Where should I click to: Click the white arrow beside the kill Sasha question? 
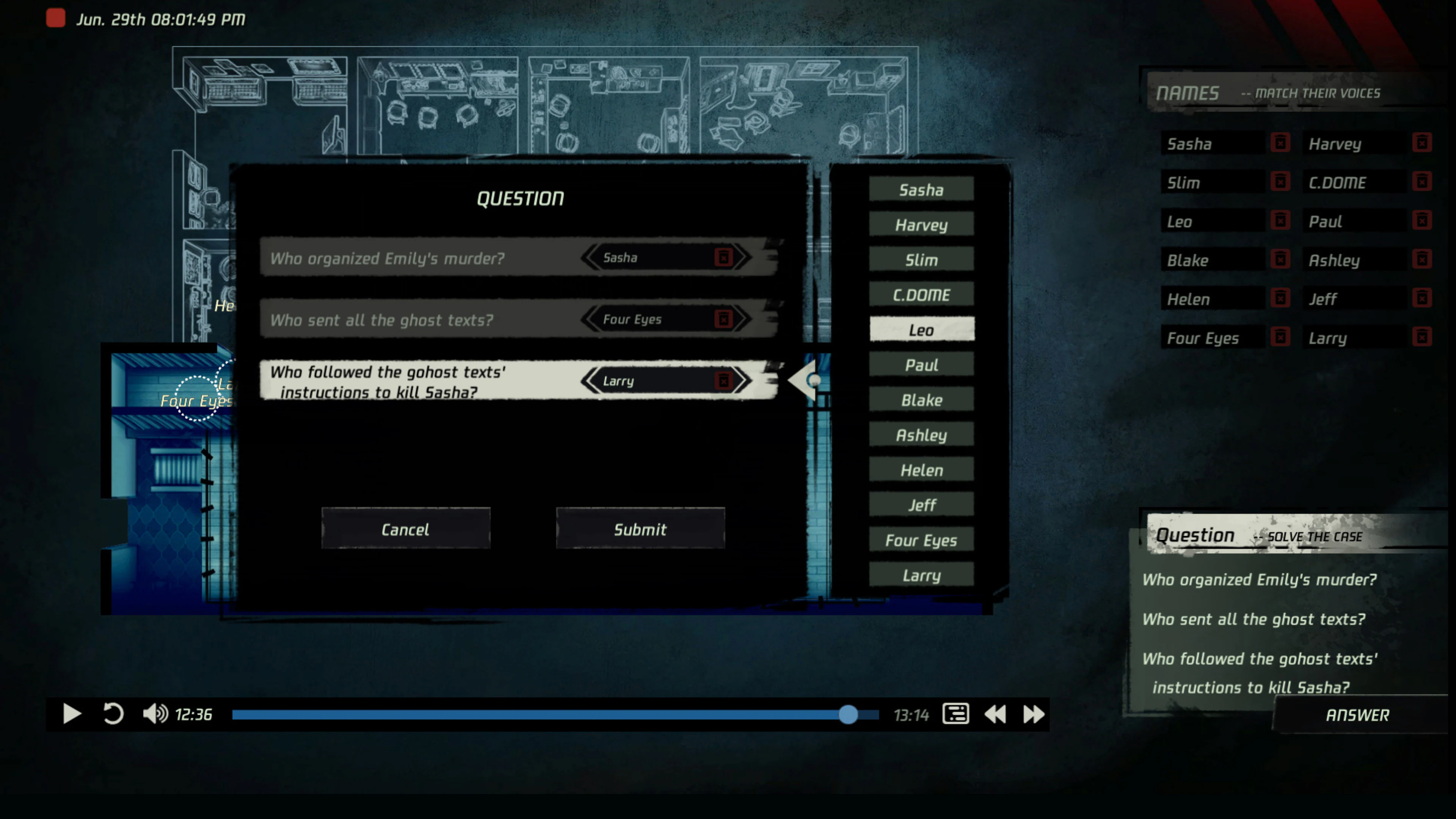804,380
